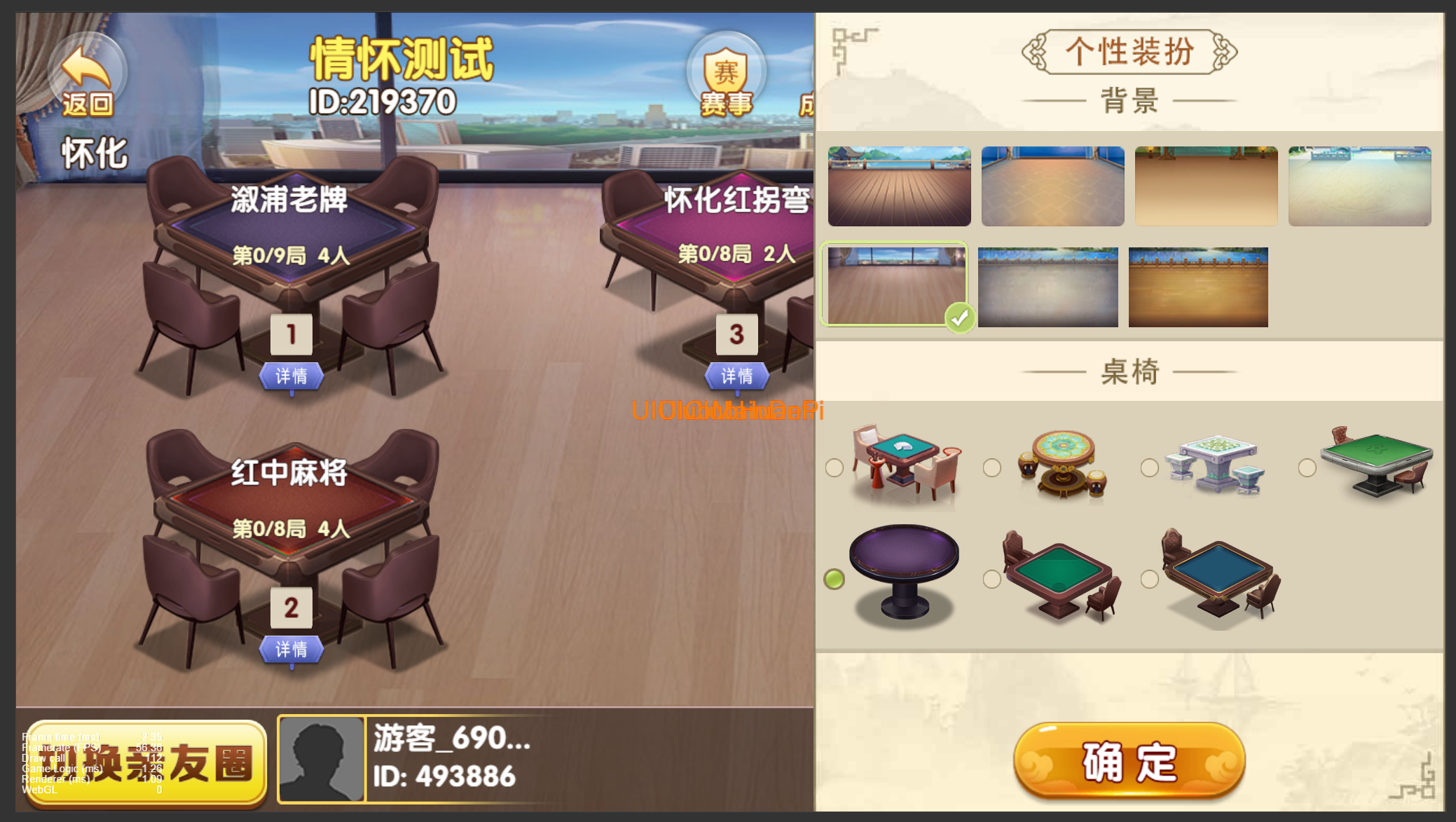
Task: Click the guest player avatar icon
Action: coord(322,759)
